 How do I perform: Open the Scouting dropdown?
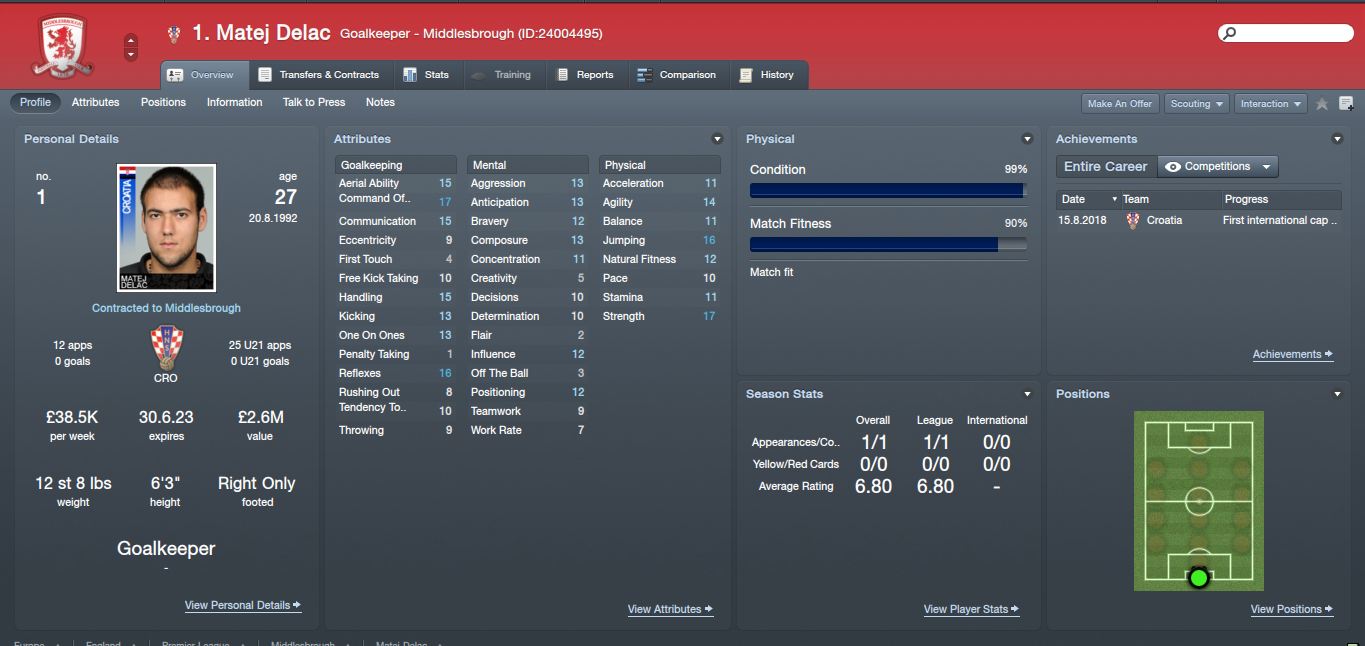click(1197, 104)
